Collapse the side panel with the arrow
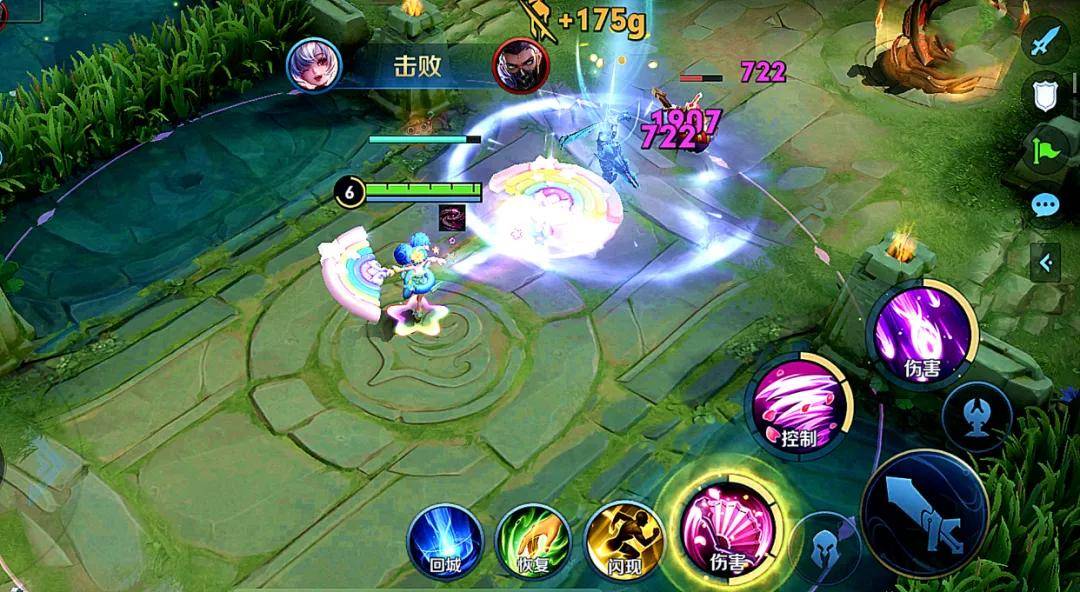This screenshot has height=592, width=1080. pyautogui.click(x=1046, y=263)
